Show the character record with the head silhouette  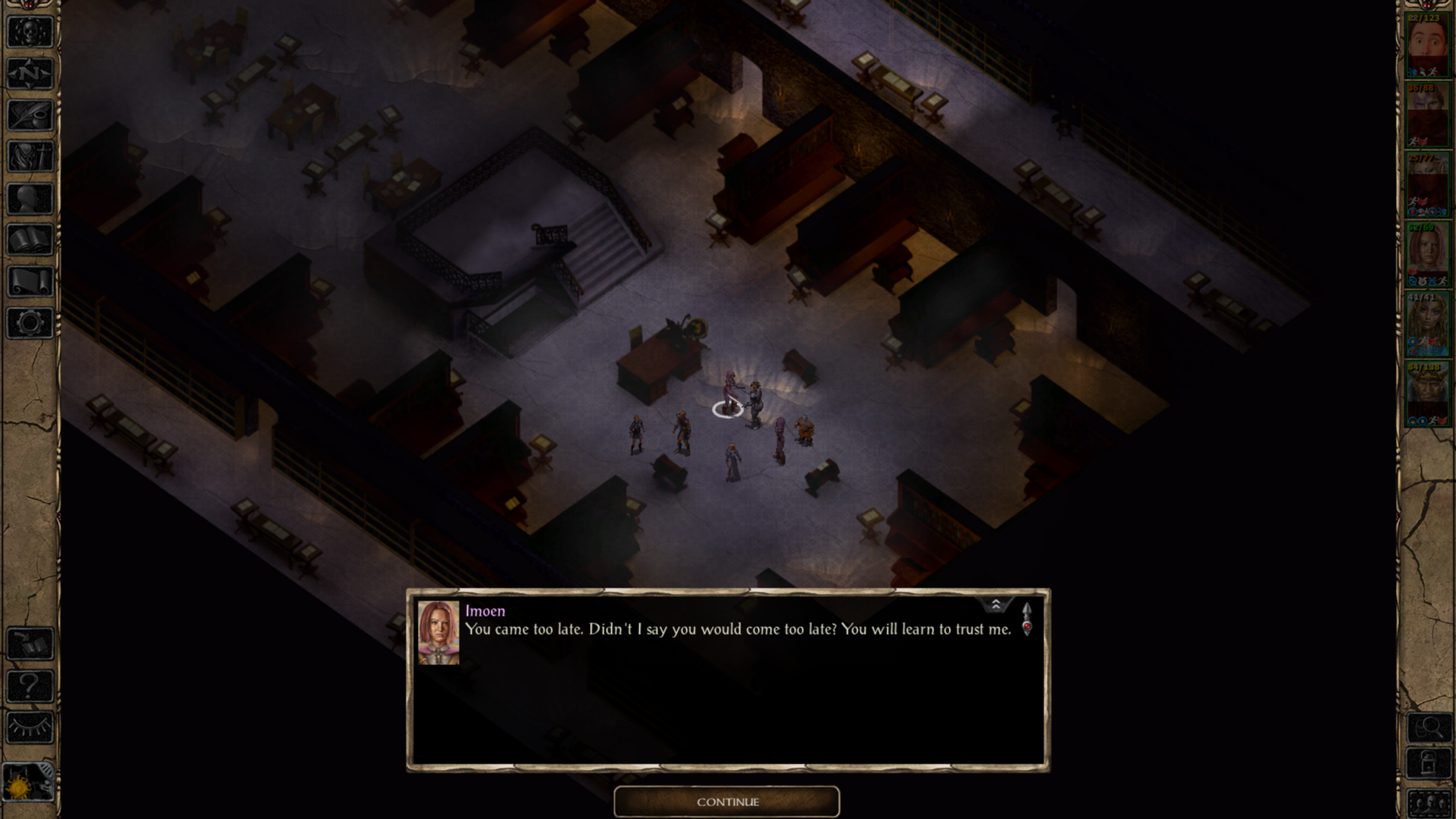pyautogui.click(x=30, y=199)
